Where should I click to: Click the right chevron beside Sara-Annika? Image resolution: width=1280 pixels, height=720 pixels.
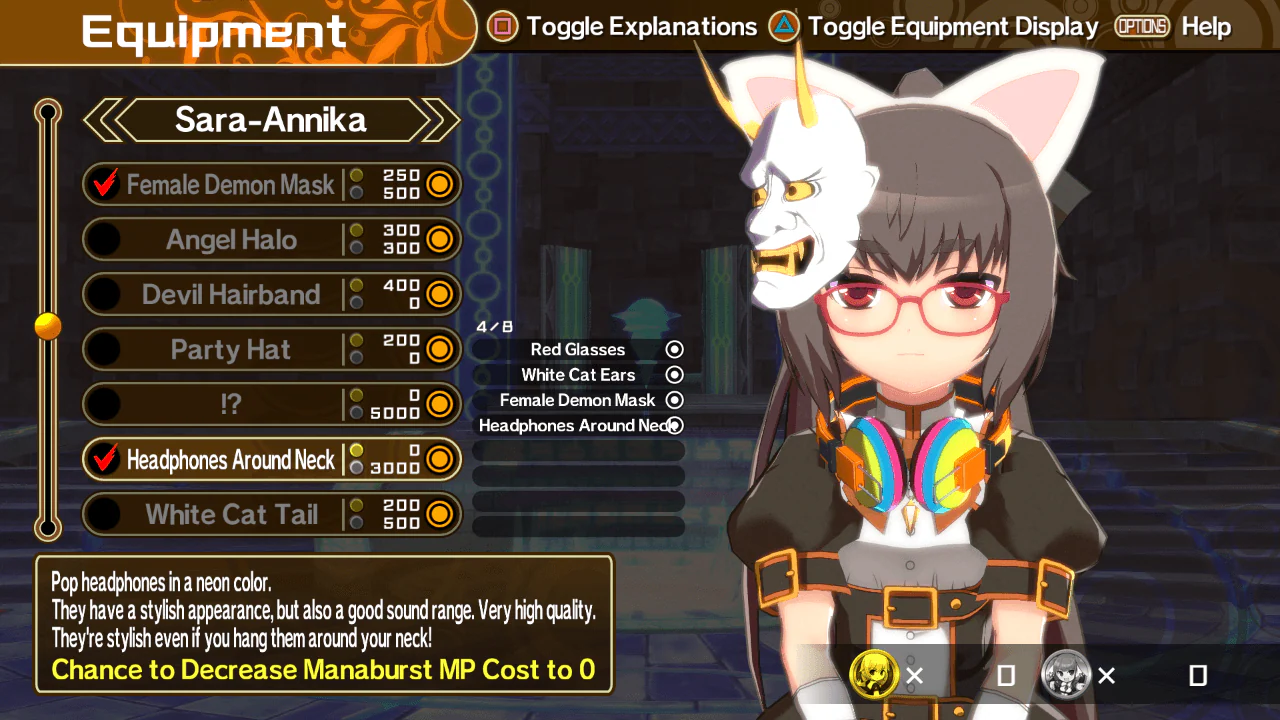[440, 120]
